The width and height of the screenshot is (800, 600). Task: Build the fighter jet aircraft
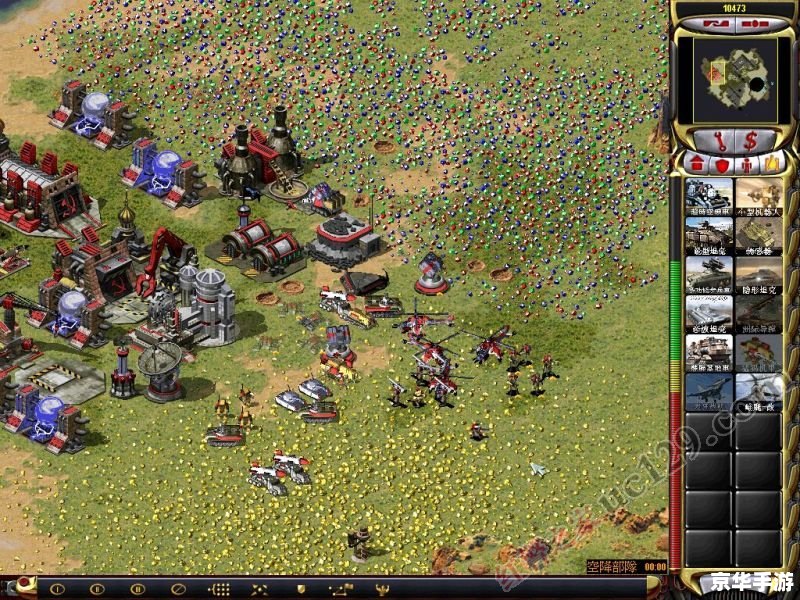click(708, 391)
